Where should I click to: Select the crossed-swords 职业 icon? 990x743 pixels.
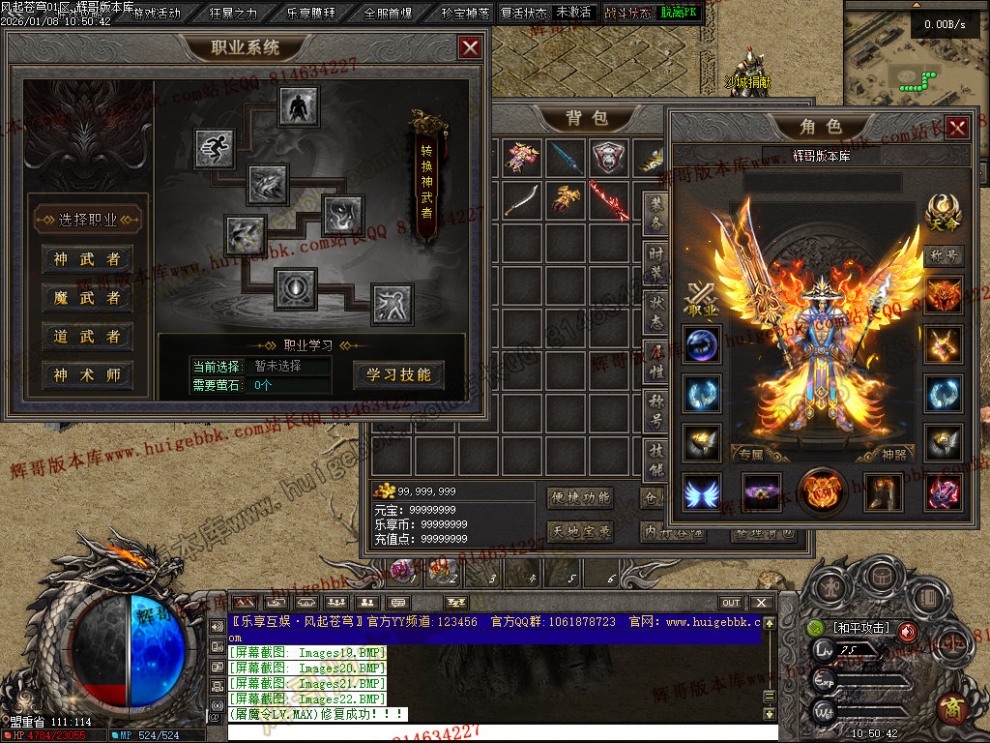pos(702,300)
